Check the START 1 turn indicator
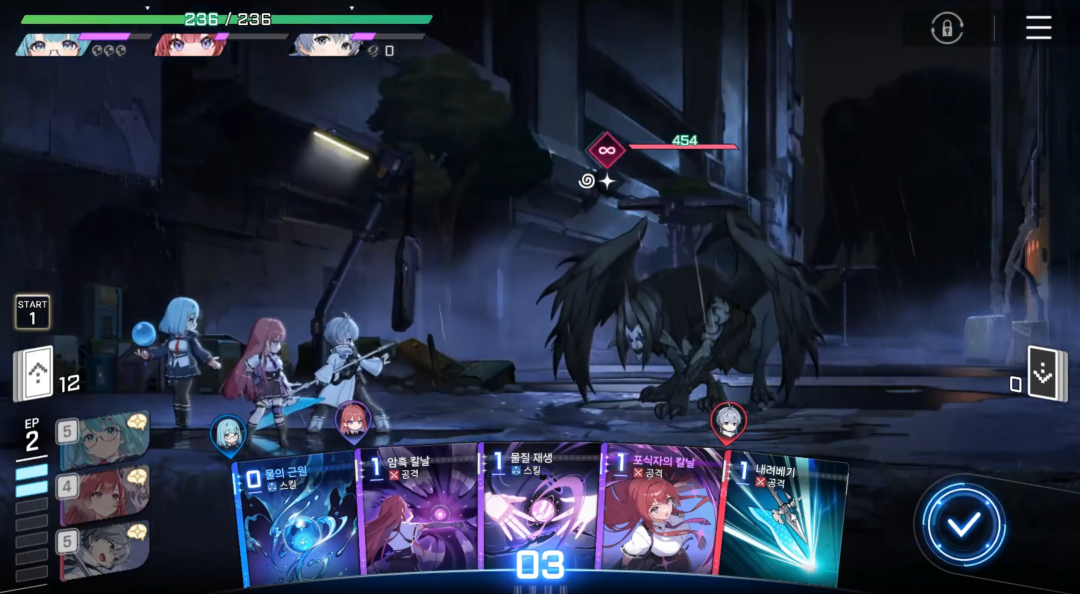 pyautogui.click(x=32, y=312)
